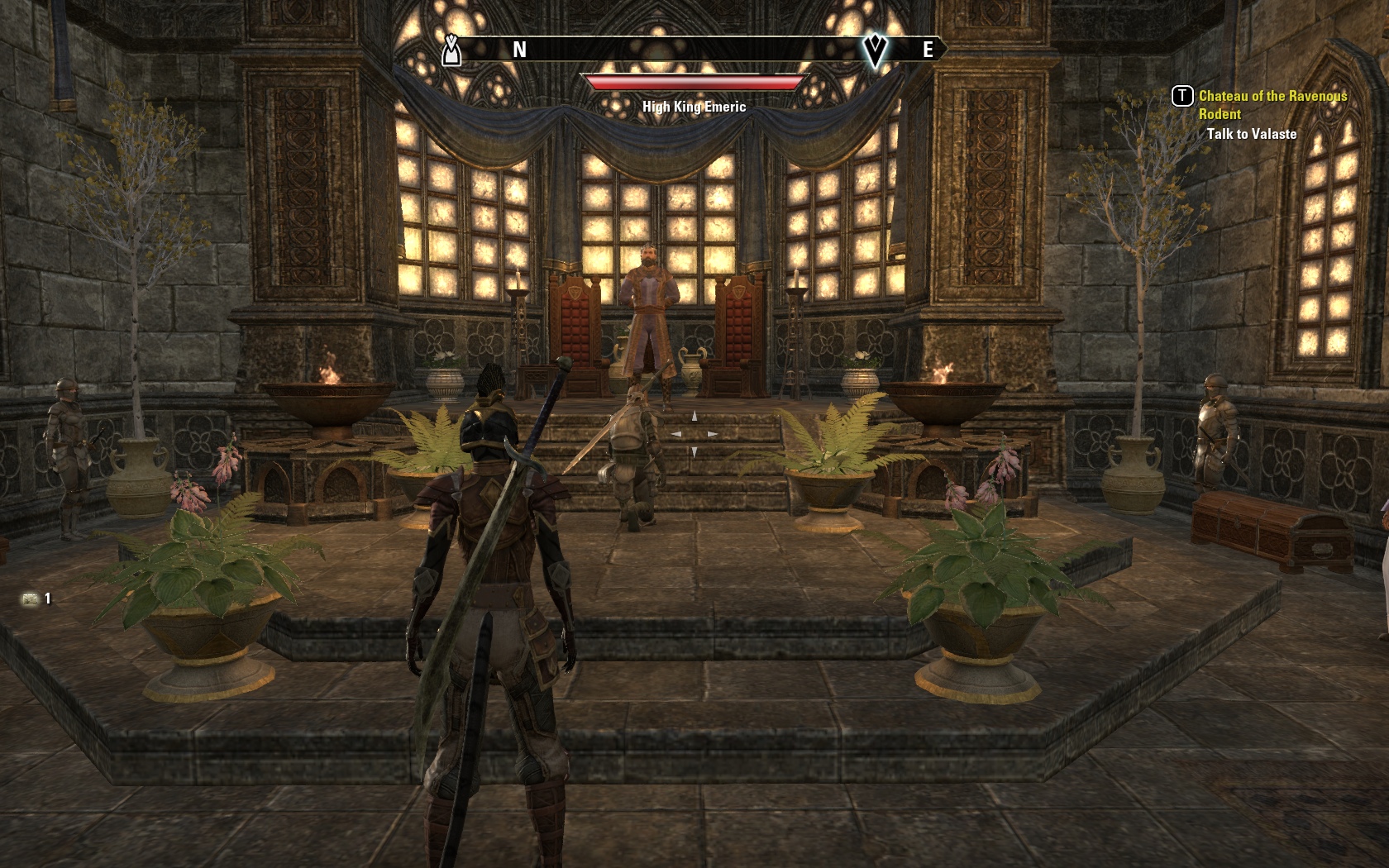This screenshot has height=868, width=1389.
Task: Open the notification icon showing 1
Action: [x=32, y=599]
